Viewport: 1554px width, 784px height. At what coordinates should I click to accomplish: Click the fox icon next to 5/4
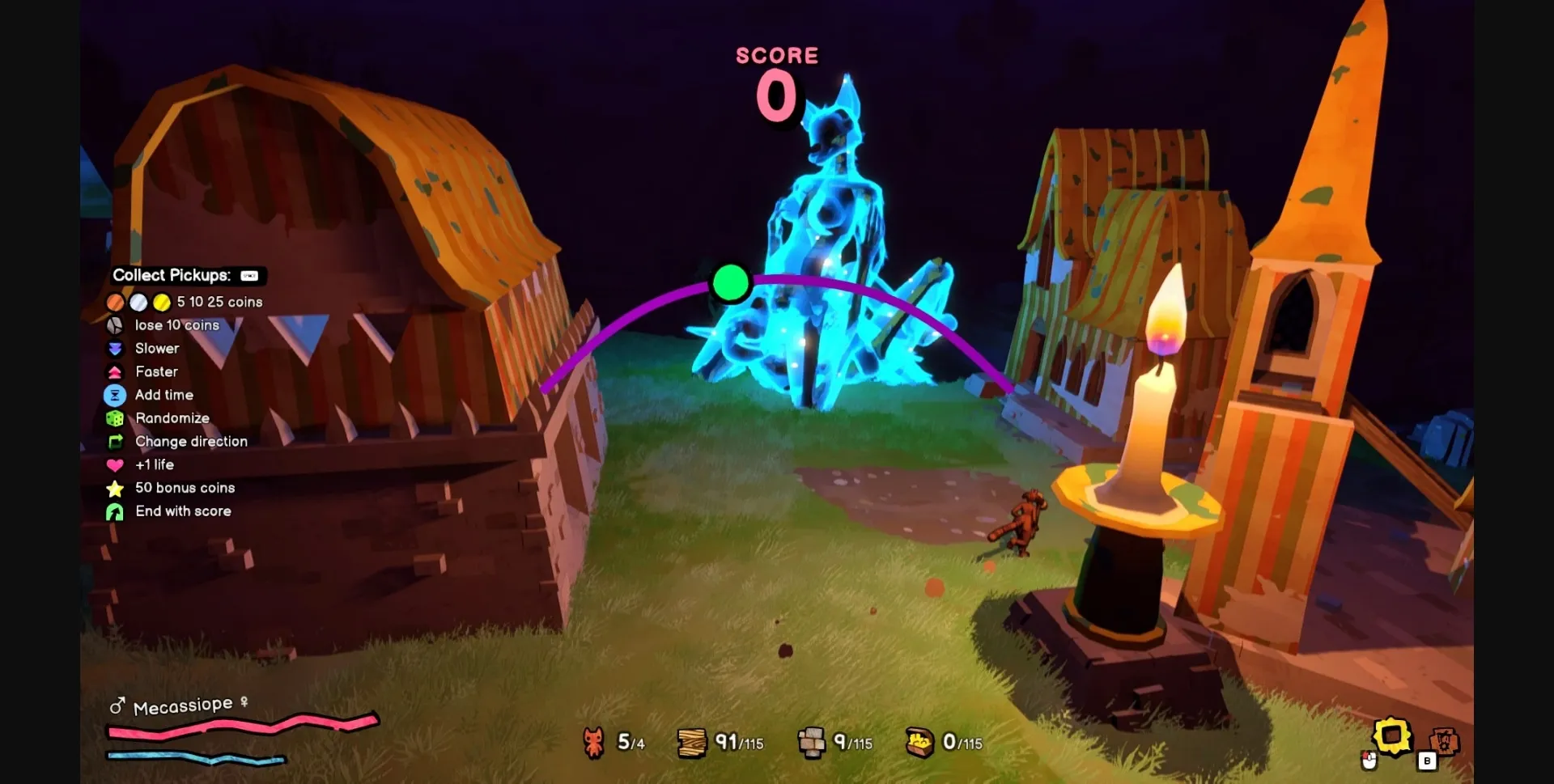coord(592,740)
